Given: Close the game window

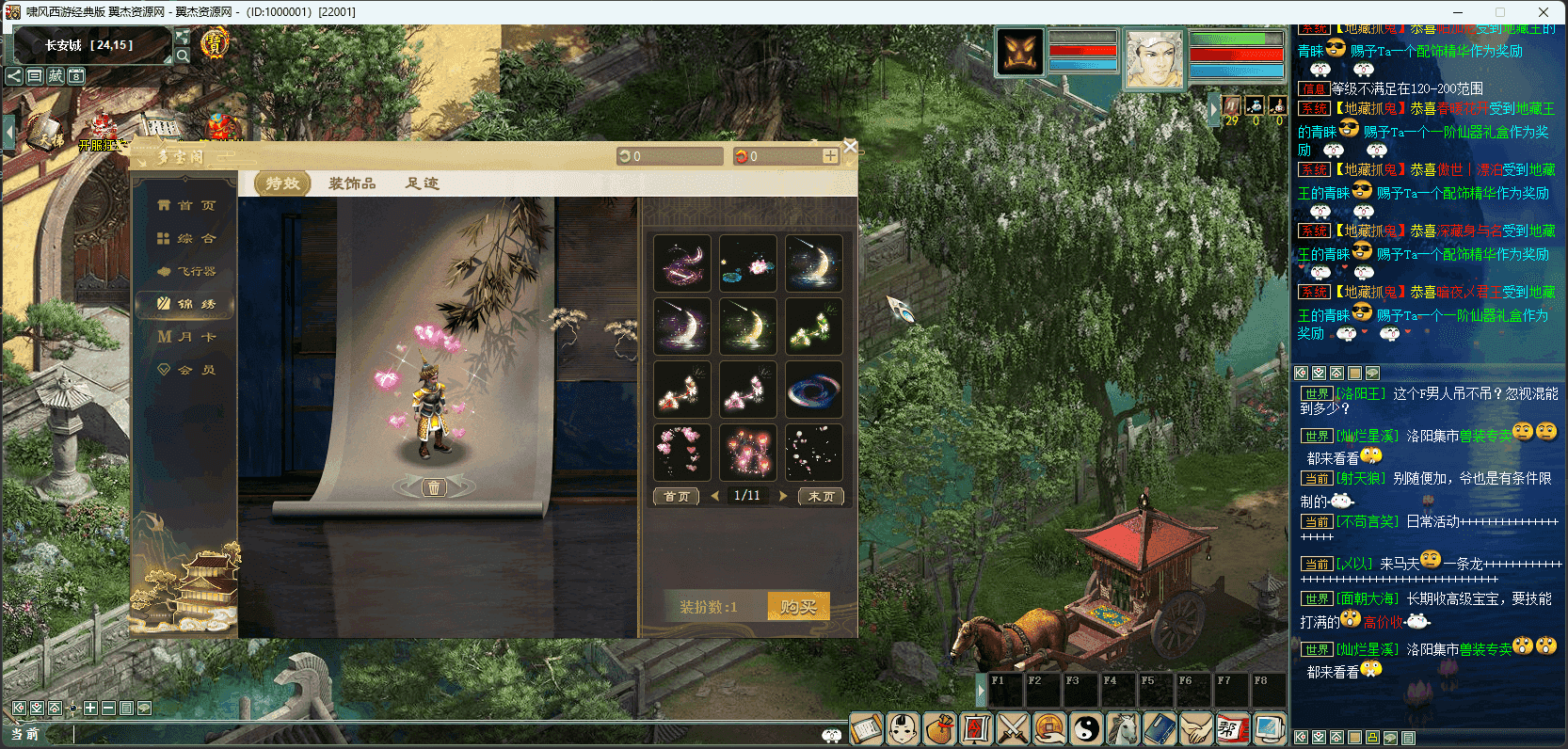Looking at the screenshot, I should click(1544, 12).
